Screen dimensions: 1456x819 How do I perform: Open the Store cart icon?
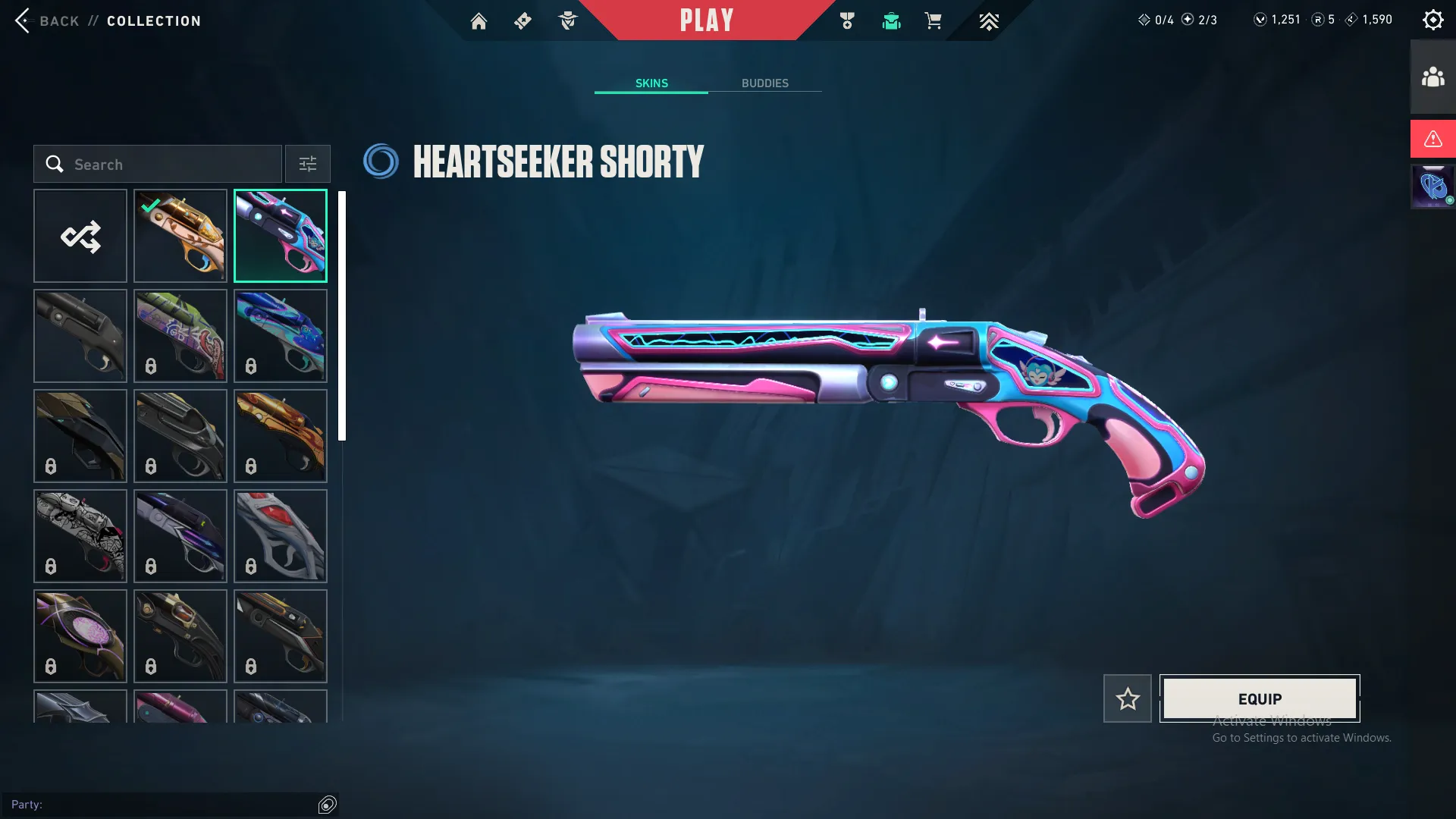pyautogui.click(x=934, y=21)
